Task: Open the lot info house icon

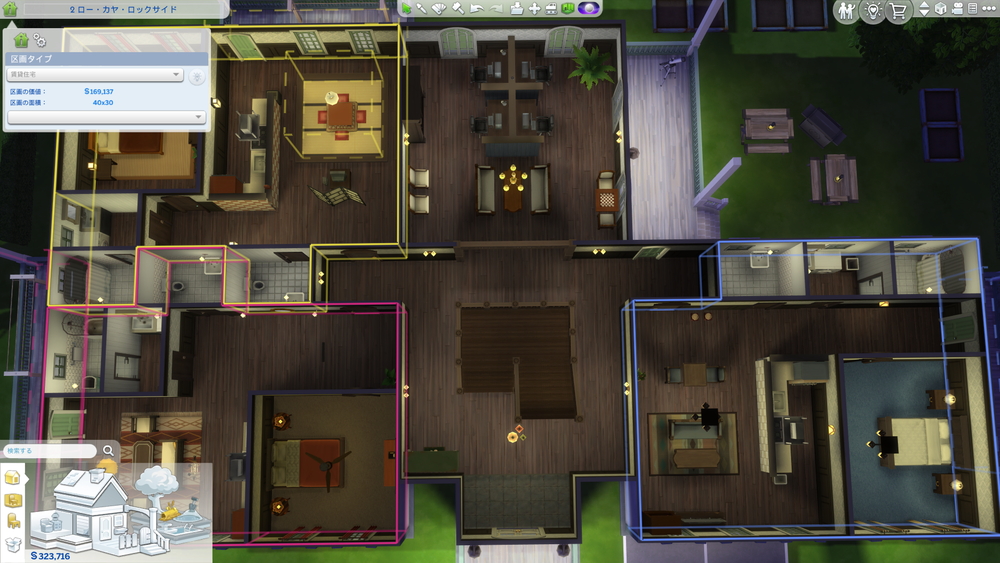Action: point(21,39)
